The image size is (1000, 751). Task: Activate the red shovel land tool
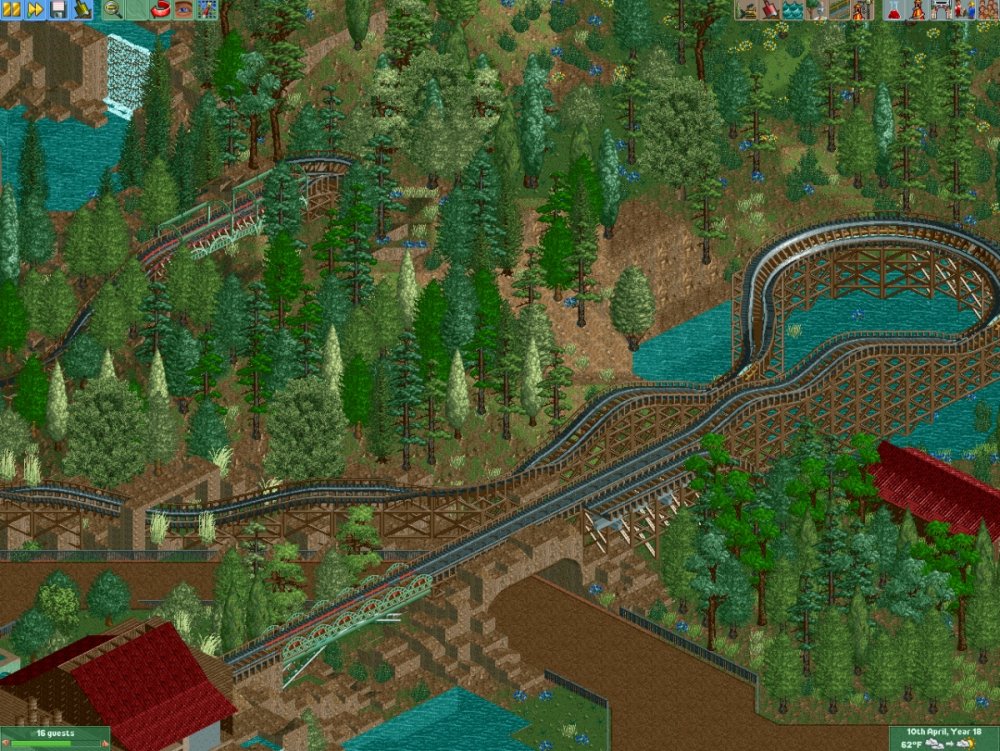point(770,10)
